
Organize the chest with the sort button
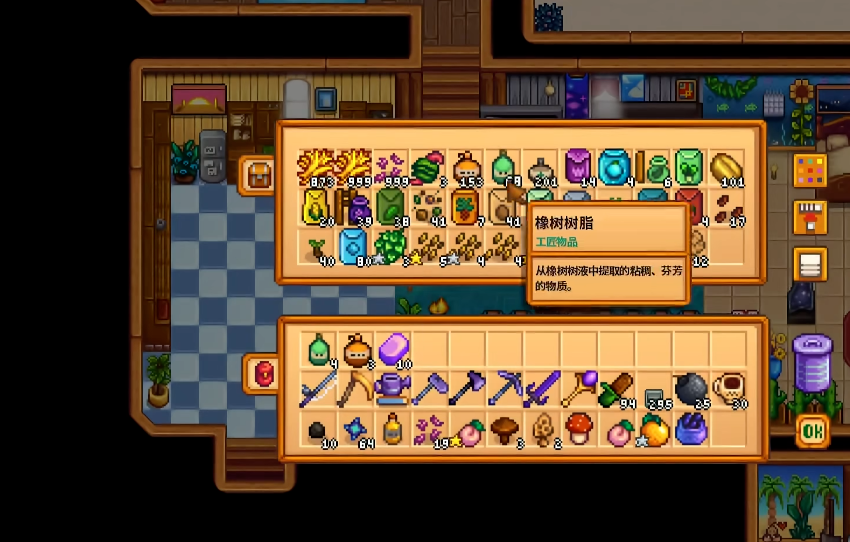(x=809, y=265)
